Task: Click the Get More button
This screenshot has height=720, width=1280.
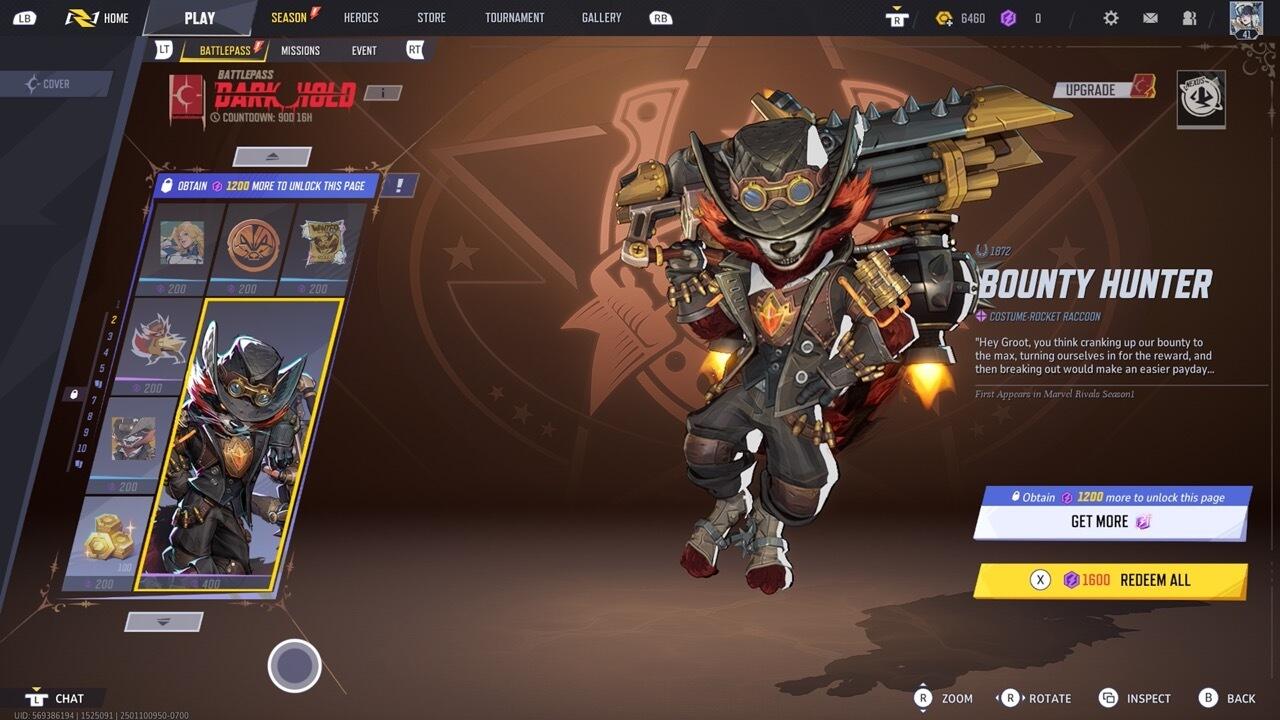Action: coord(1110,522)
